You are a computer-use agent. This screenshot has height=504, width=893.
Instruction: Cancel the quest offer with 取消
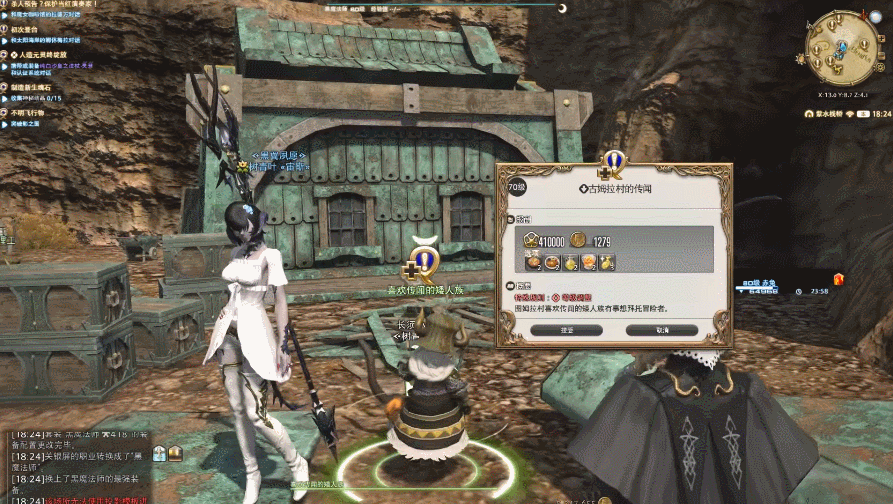tap(661, 330)
